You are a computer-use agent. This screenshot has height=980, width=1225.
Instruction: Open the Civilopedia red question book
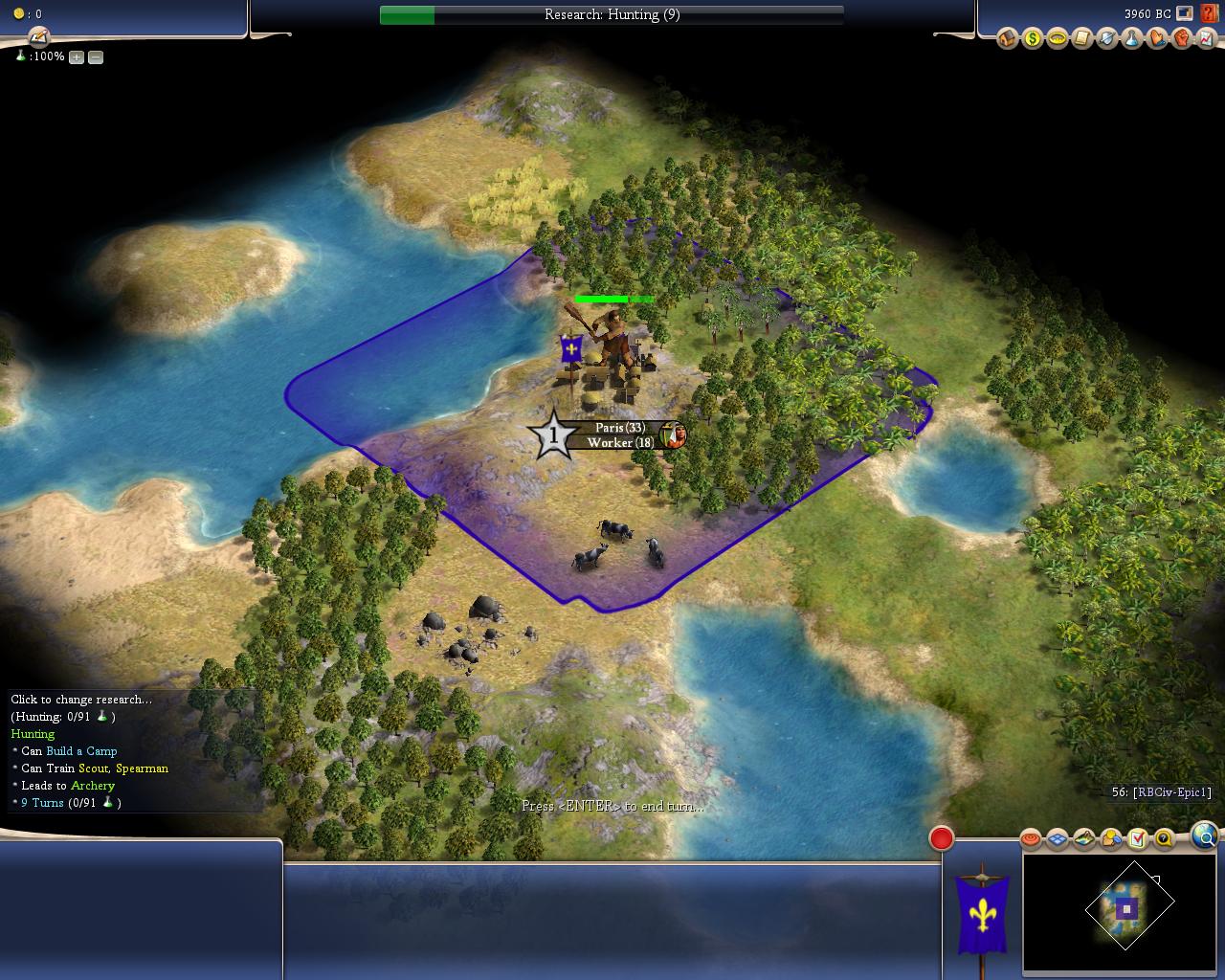coord(1208,14)
